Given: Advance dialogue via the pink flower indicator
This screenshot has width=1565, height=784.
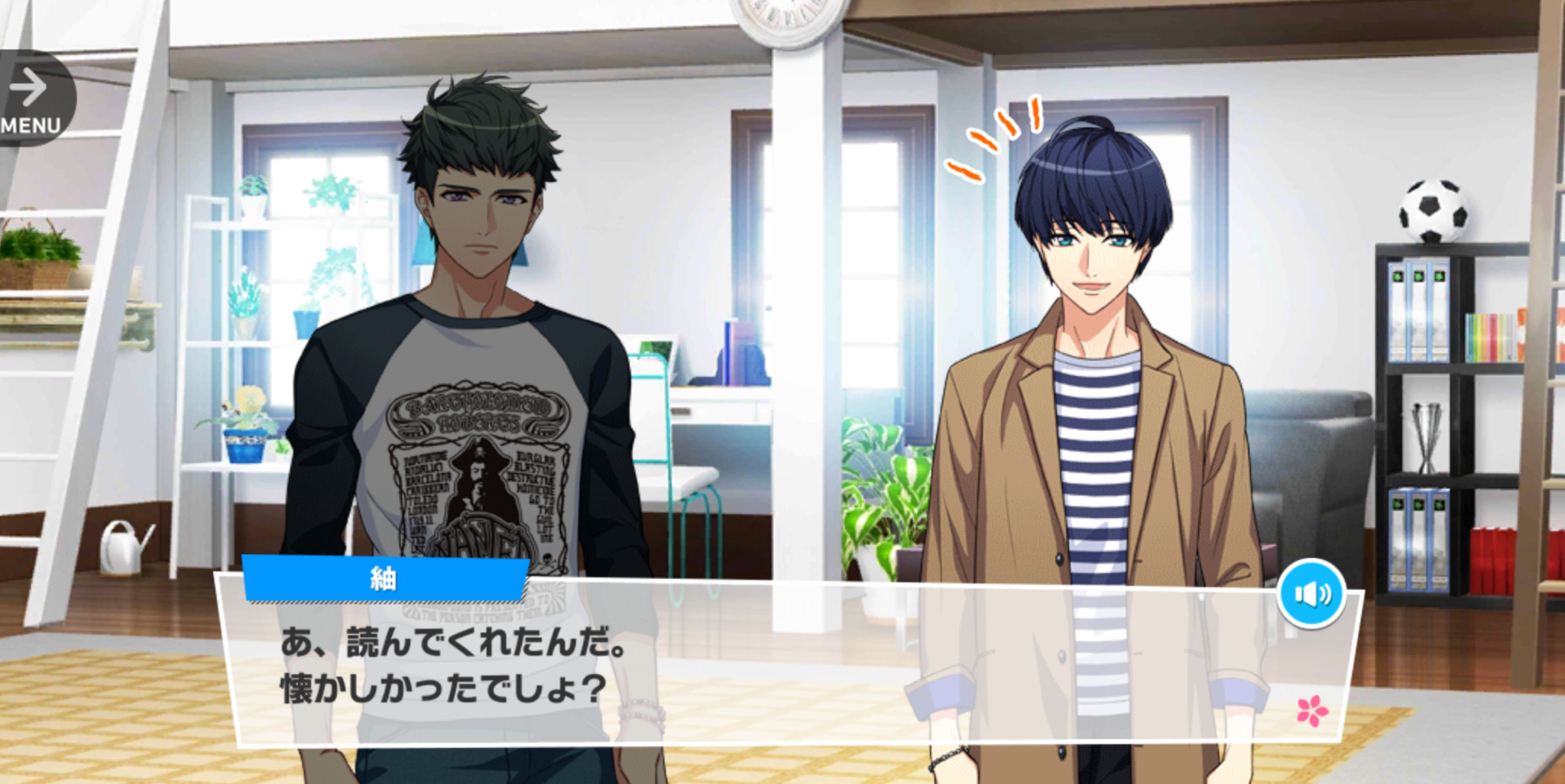Looking at the screenshot, I should coord(1312,711).
